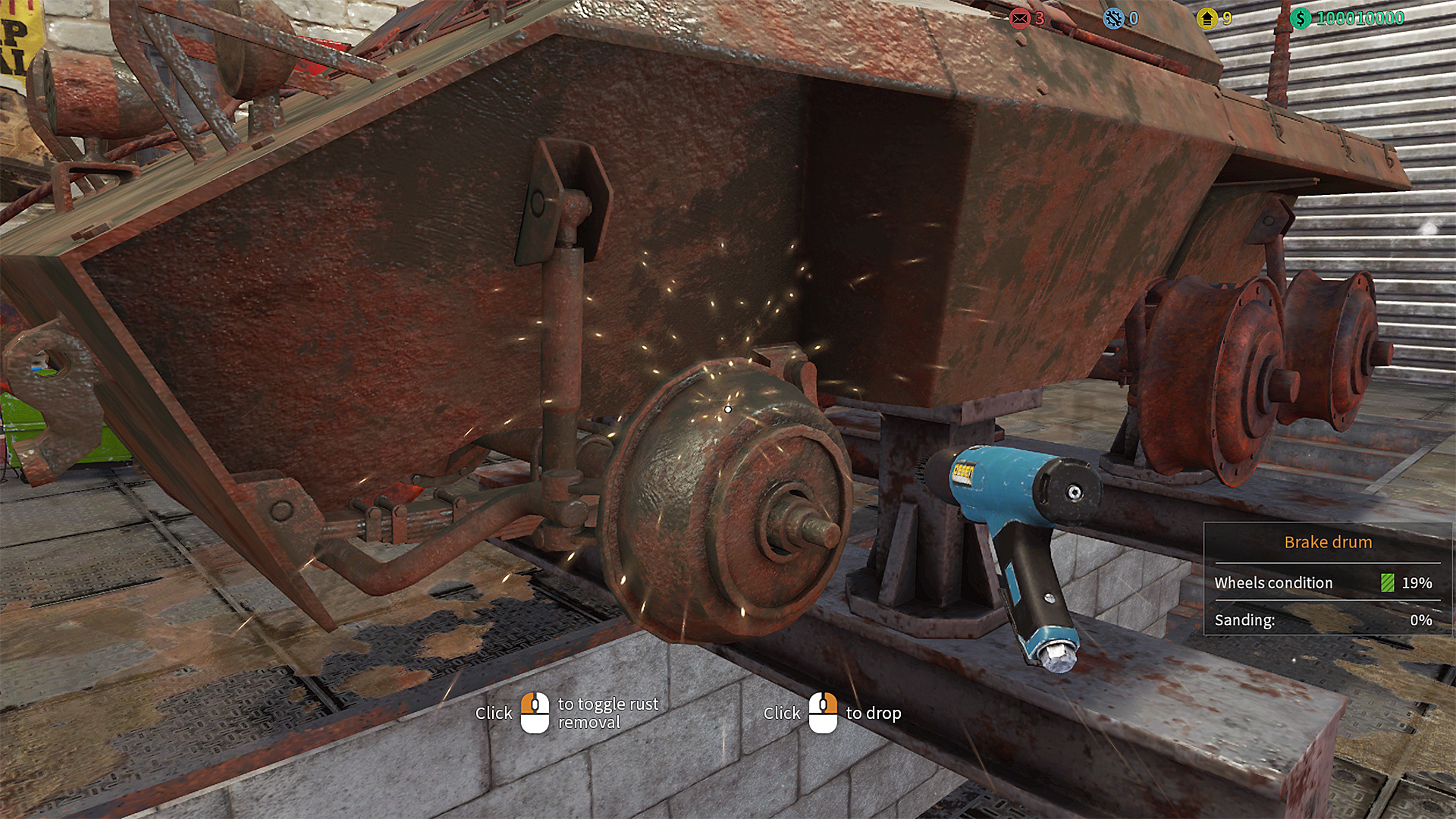The height and width of the screenshot is (819, 1456).
Task: Select the yellow upgrade arrow icon
Action: point(1207,18)
